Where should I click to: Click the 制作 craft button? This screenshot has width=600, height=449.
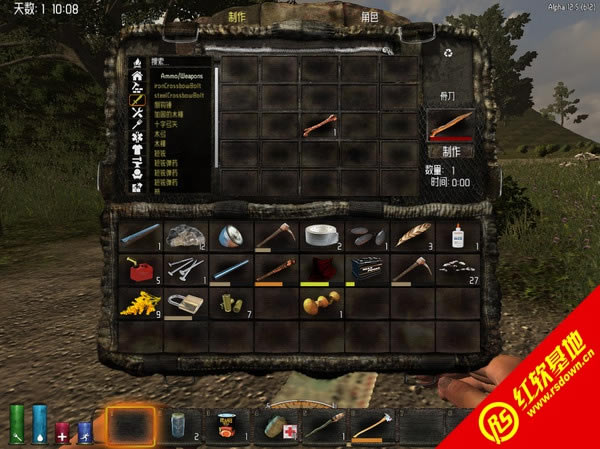coord(450,151)
